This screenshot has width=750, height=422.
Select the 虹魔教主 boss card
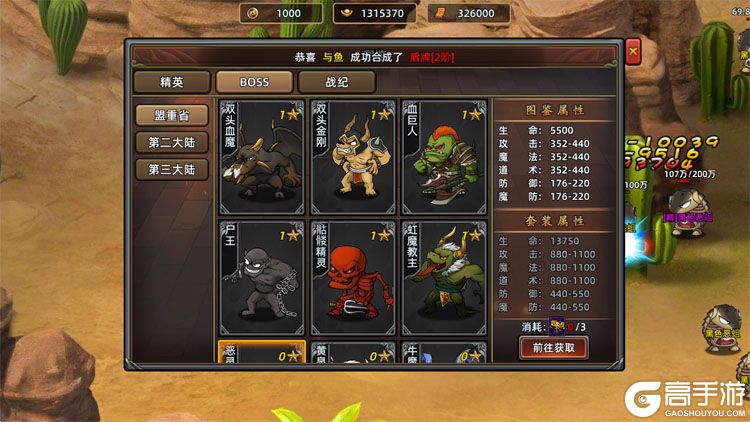(x=444, y=277)
